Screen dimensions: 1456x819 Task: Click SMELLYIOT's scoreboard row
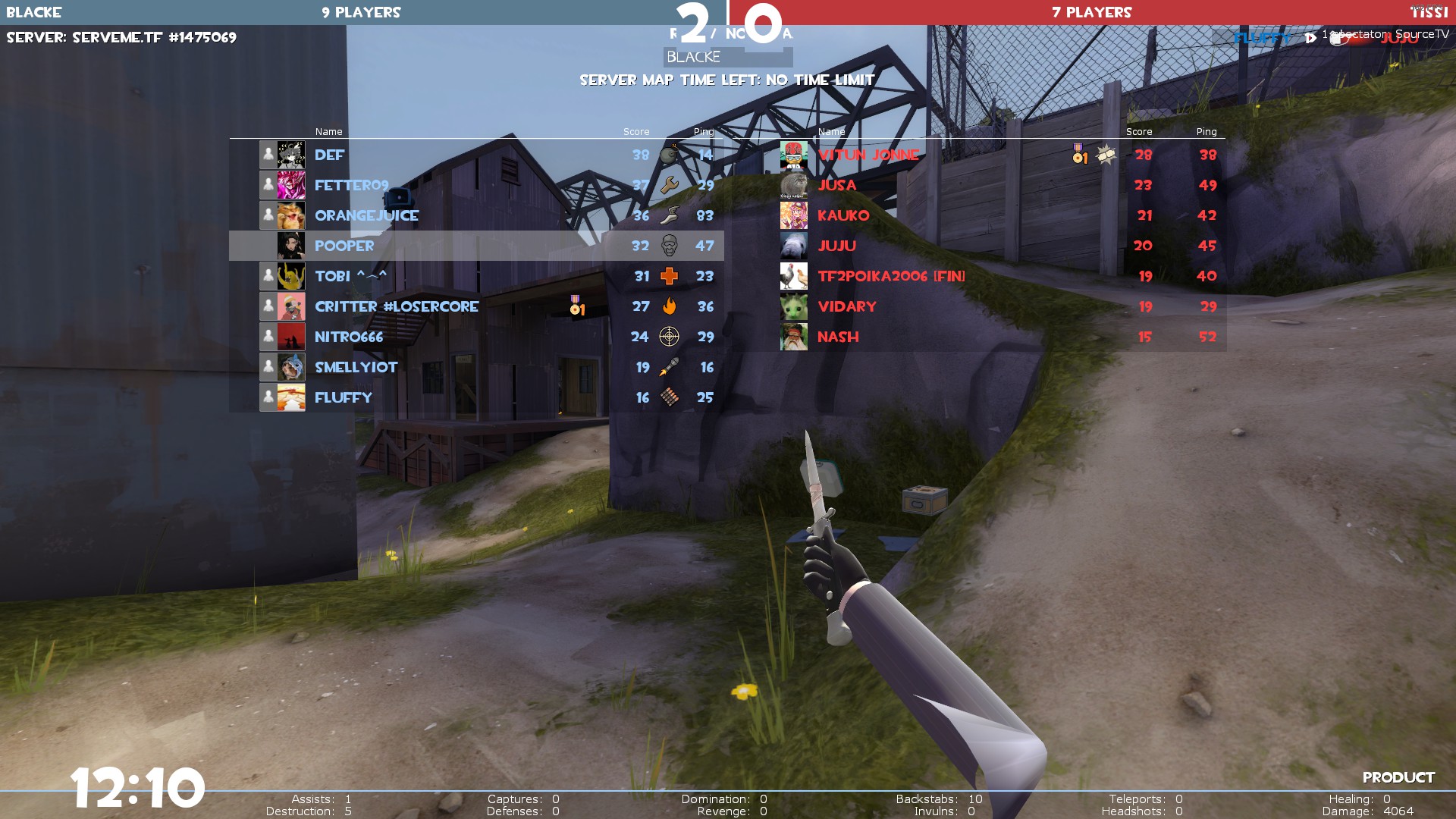[x=356, y=367]
